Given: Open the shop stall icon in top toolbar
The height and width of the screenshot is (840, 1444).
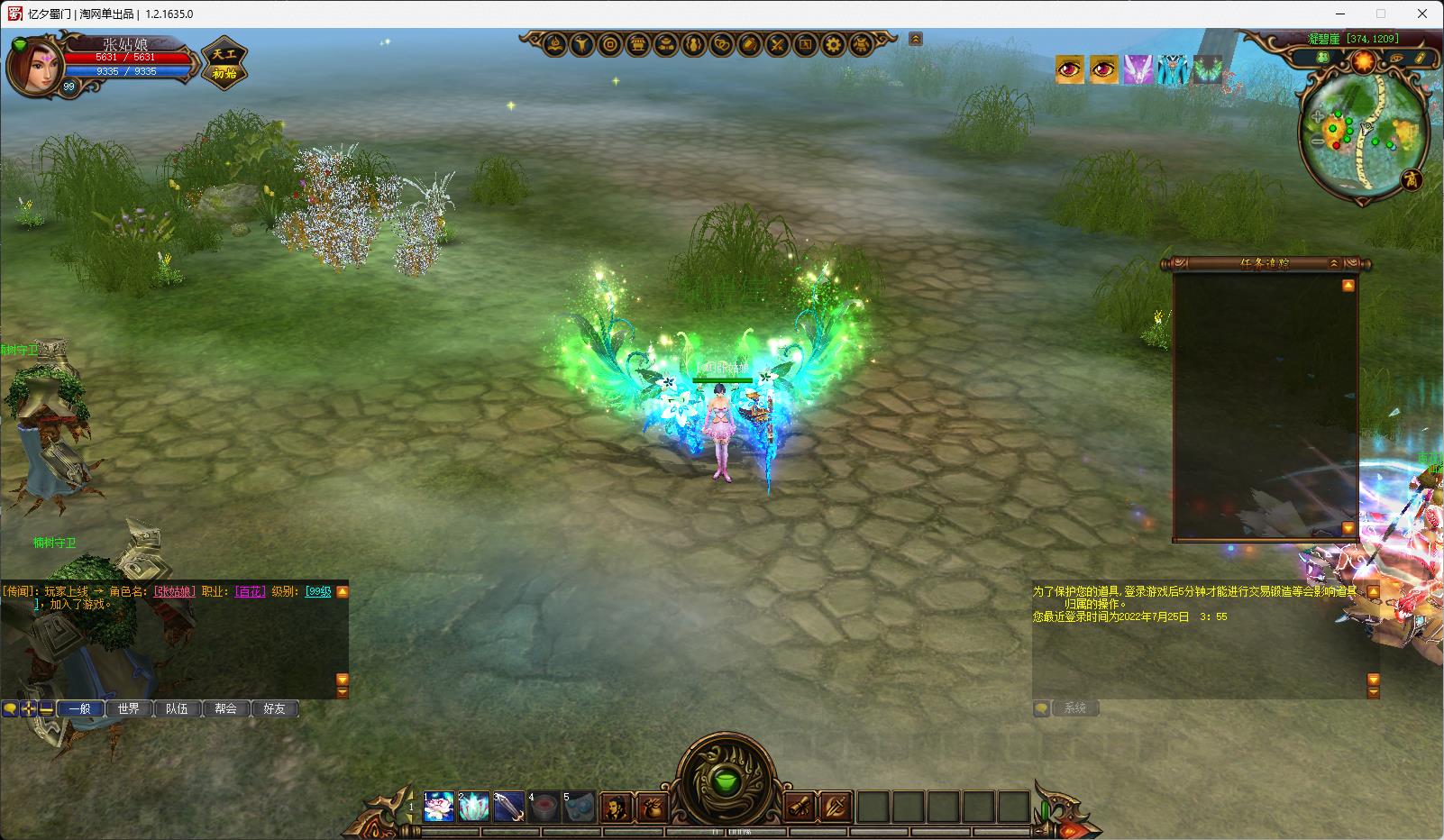Looking at the screenshot, I should pos(638,44).
